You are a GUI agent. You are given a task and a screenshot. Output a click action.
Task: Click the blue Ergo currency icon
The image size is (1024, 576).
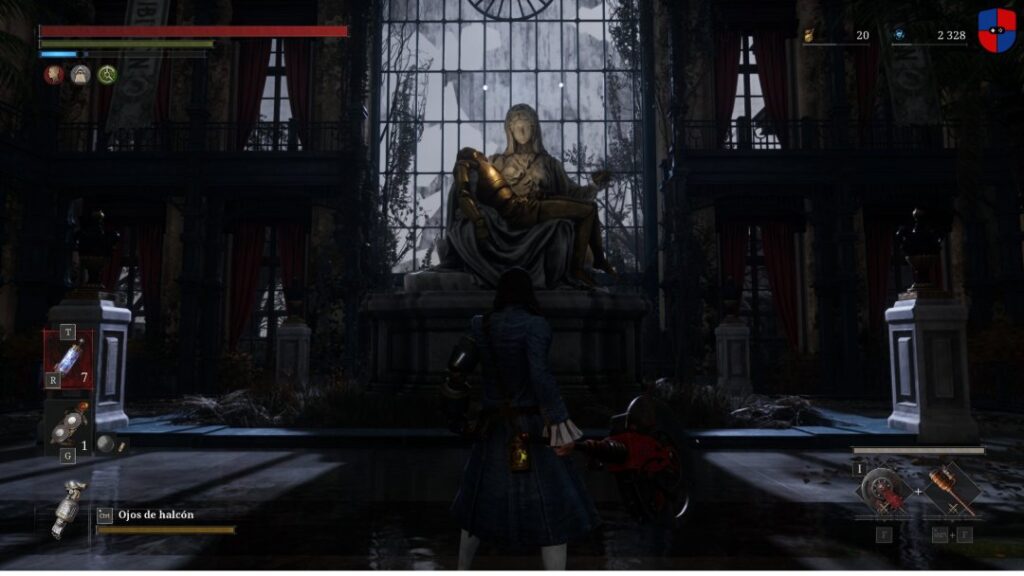tap(899, 35)
